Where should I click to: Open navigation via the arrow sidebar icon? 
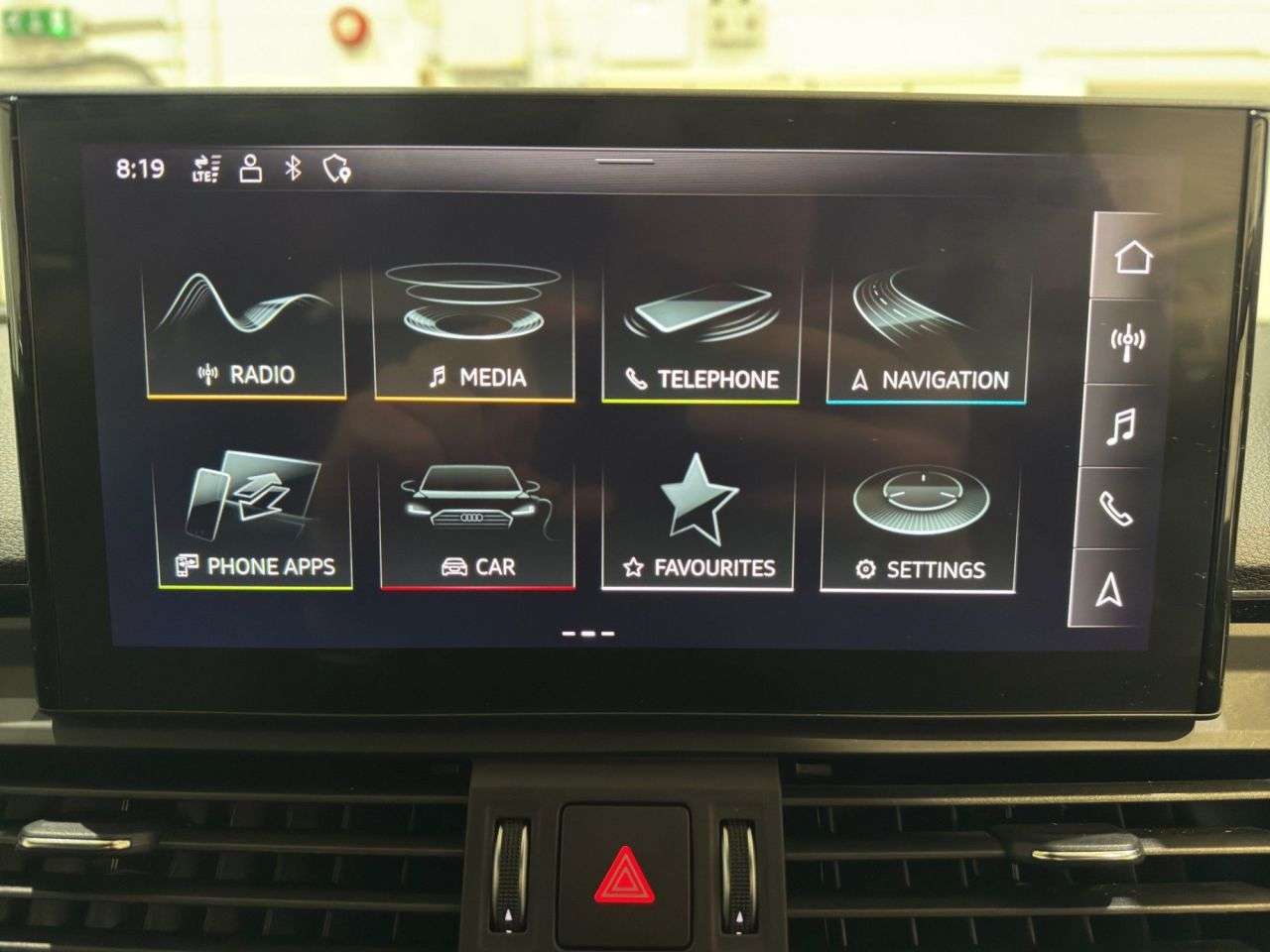click(1109, 590)
